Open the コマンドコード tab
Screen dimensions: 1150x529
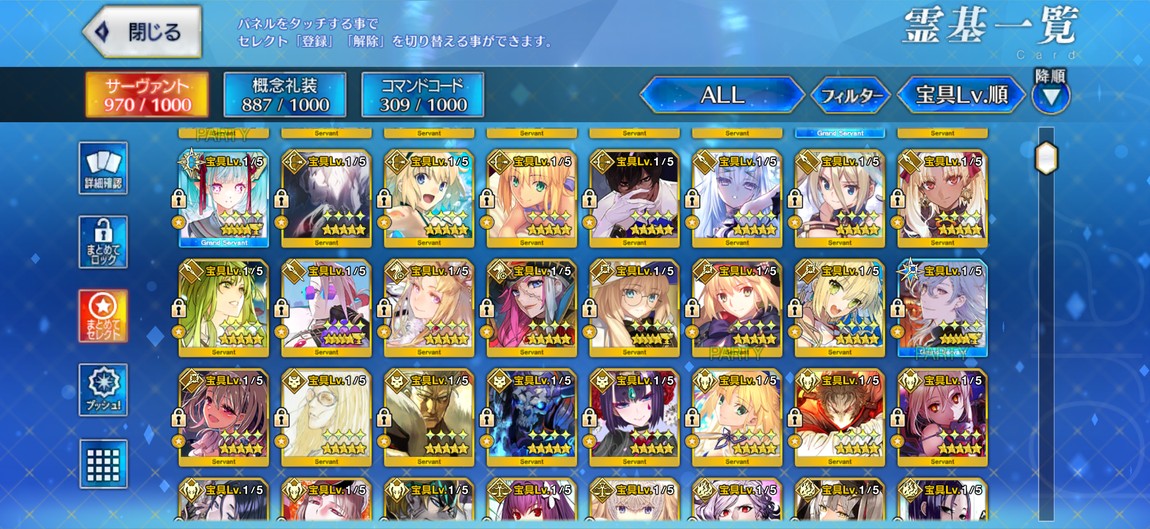(423, 95)
